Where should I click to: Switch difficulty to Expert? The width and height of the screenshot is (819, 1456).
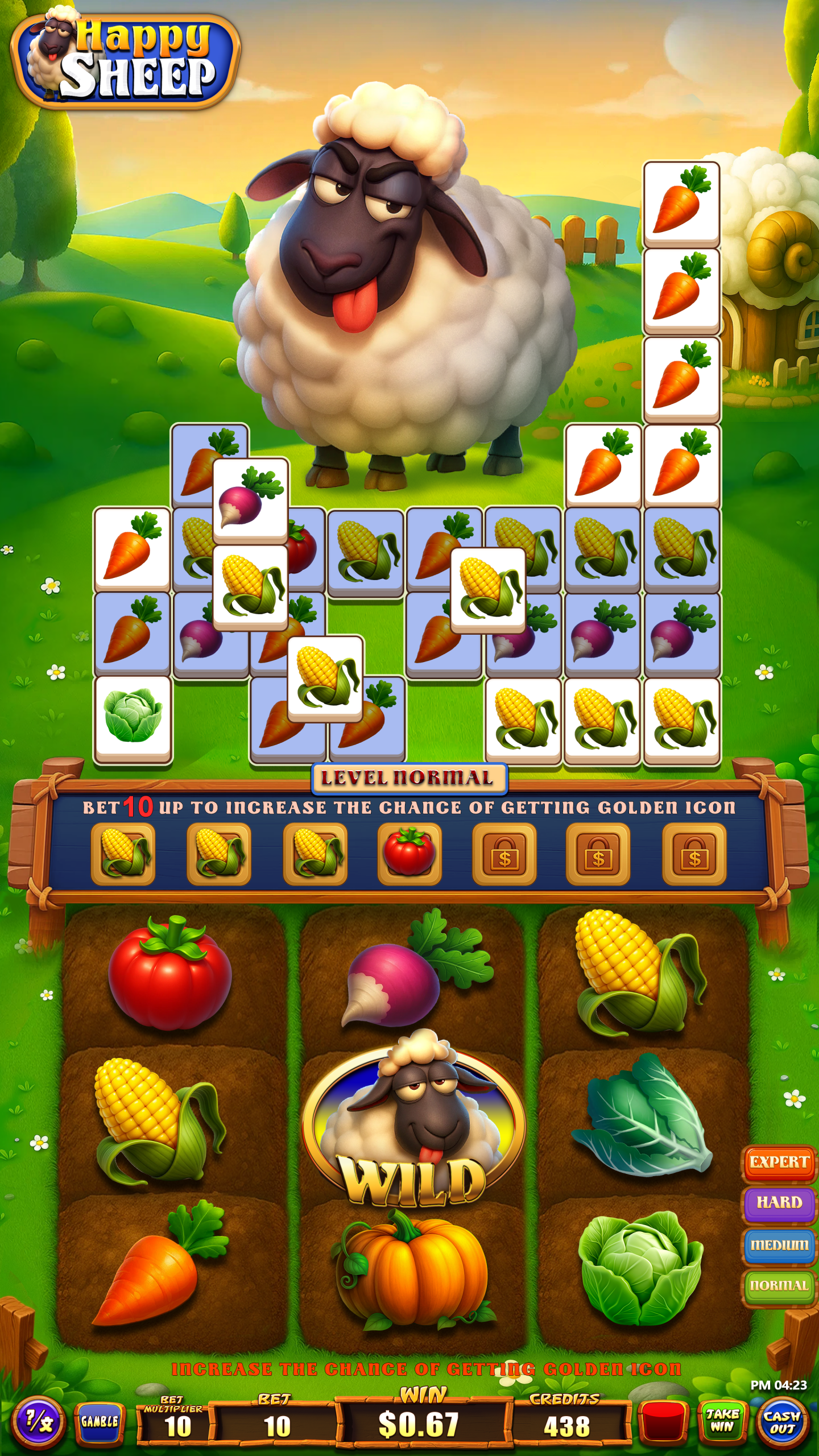[779, 1162]
